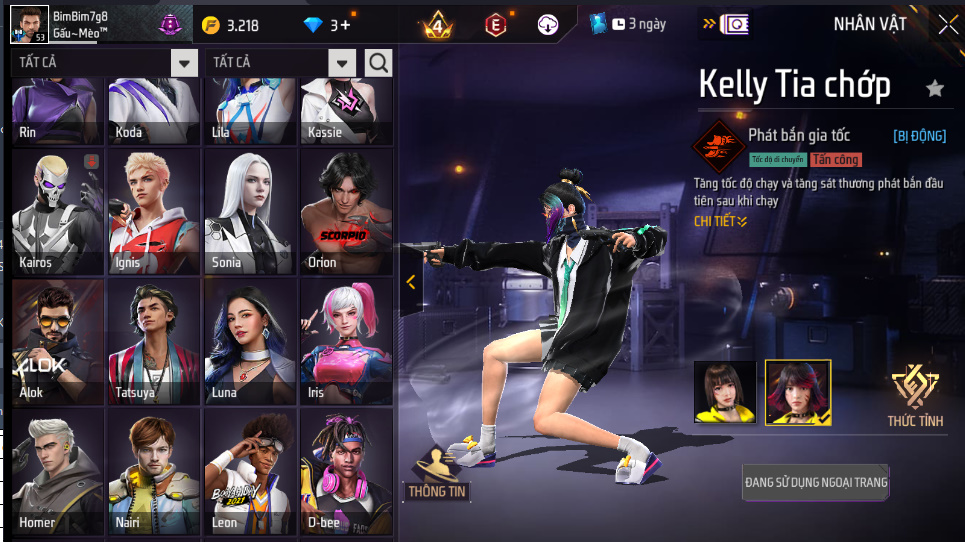Open the character search magnifier
The height and width of the screenshot is (542, 965).
tap(379, 63)
